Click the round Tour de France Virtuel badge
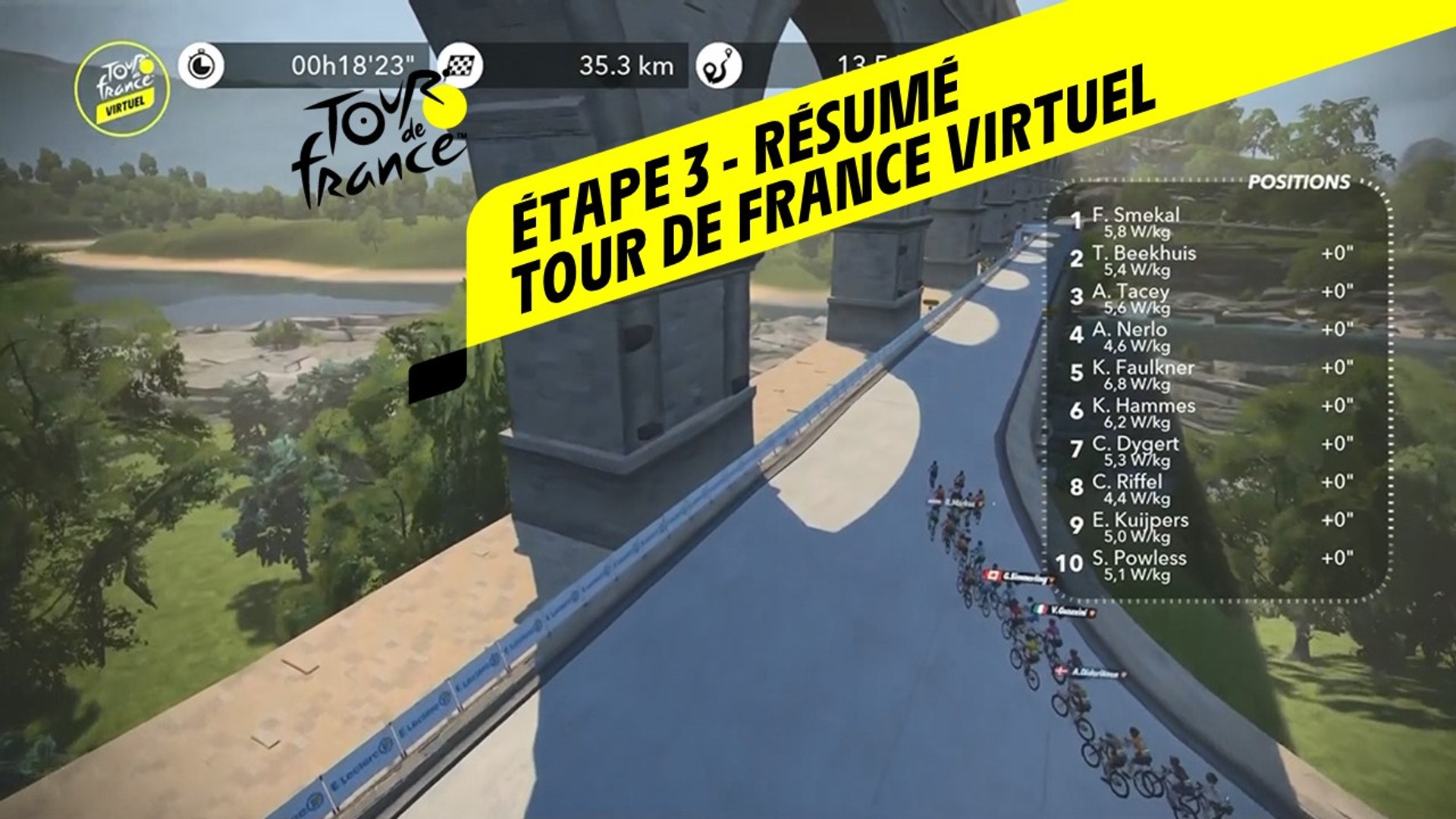This screenshot has height=819, width=1456. 123,89
